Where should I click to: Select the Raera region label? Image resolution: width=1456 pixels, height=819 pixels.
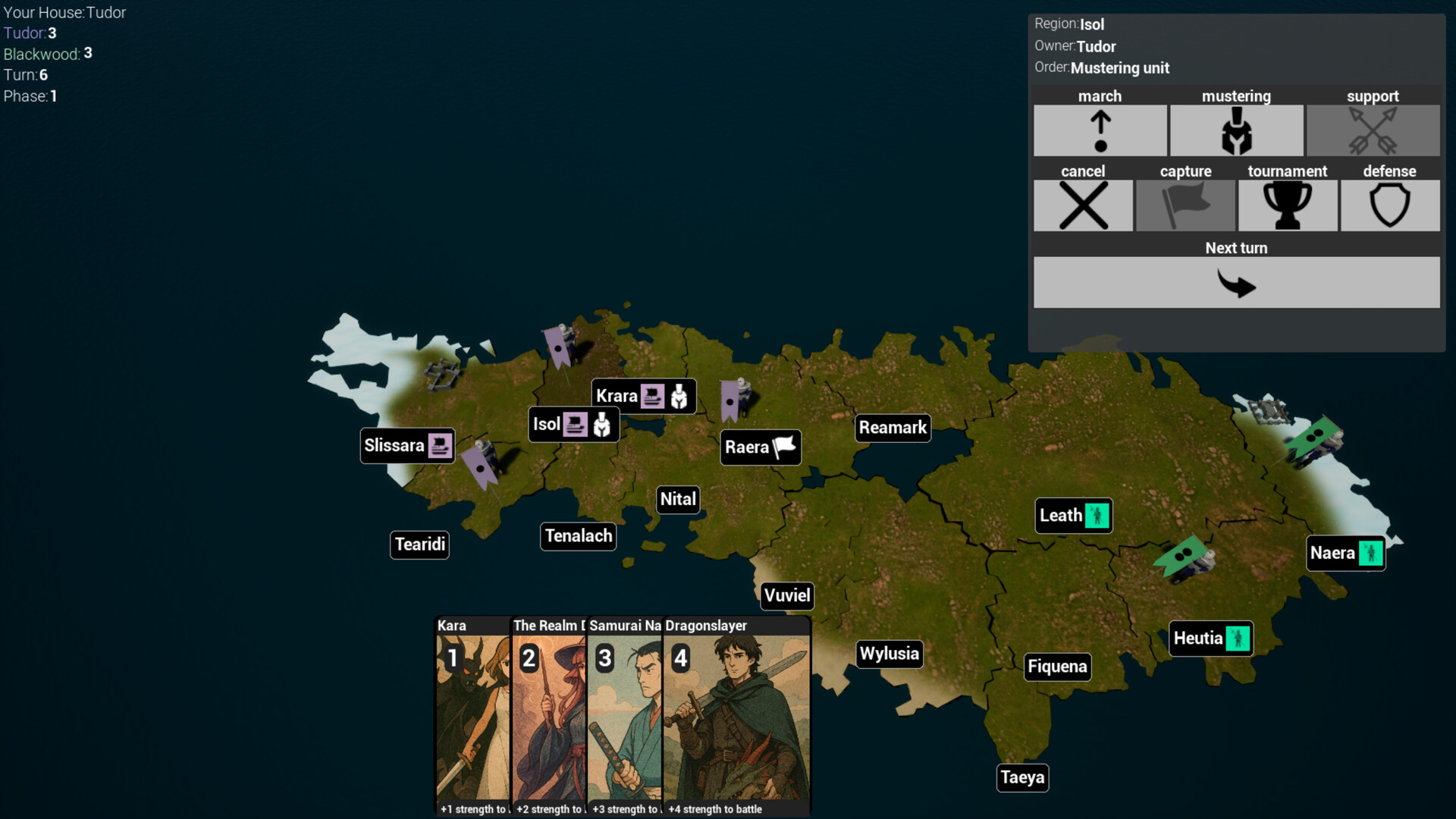759,447
